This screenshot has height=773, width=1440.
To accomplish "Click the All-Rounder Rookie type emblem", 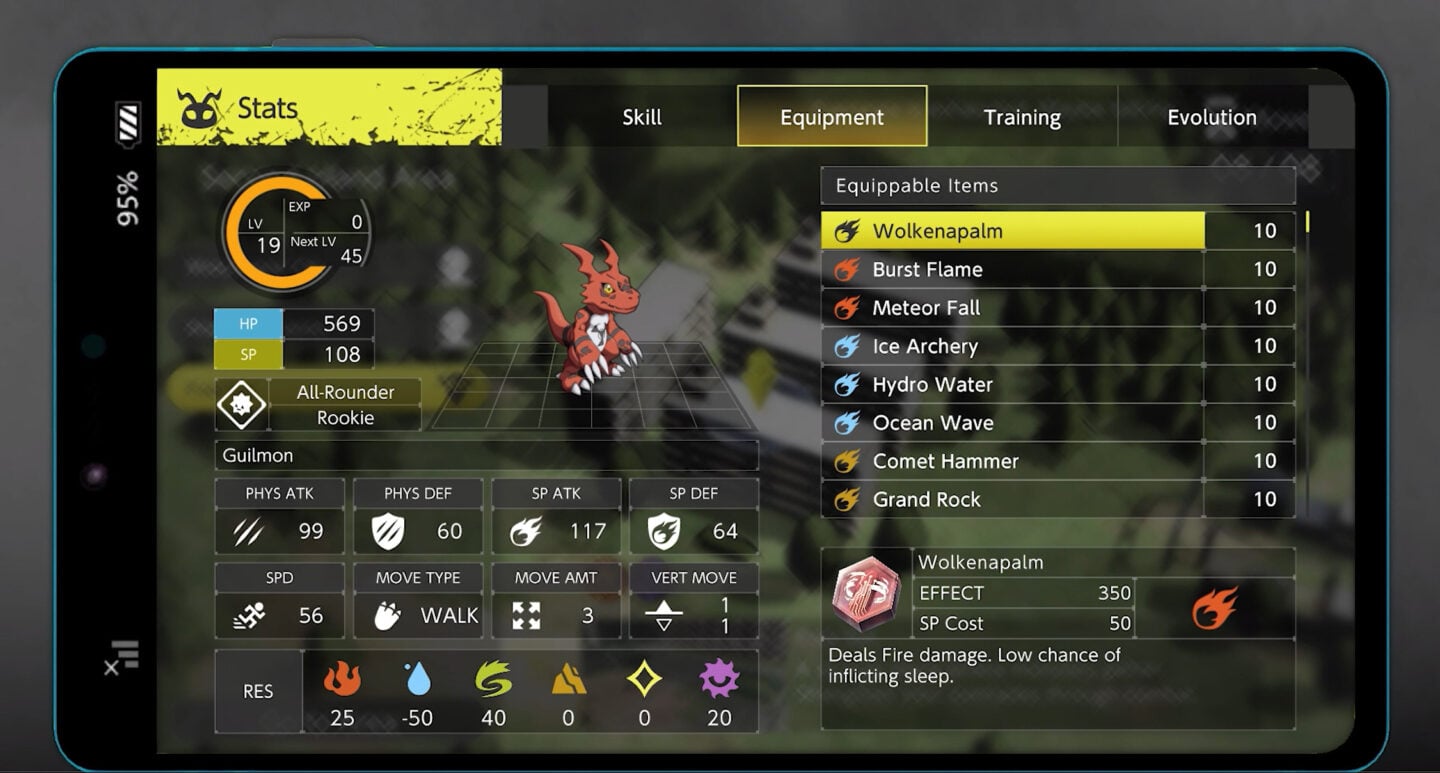I will [x=241, y=404].
